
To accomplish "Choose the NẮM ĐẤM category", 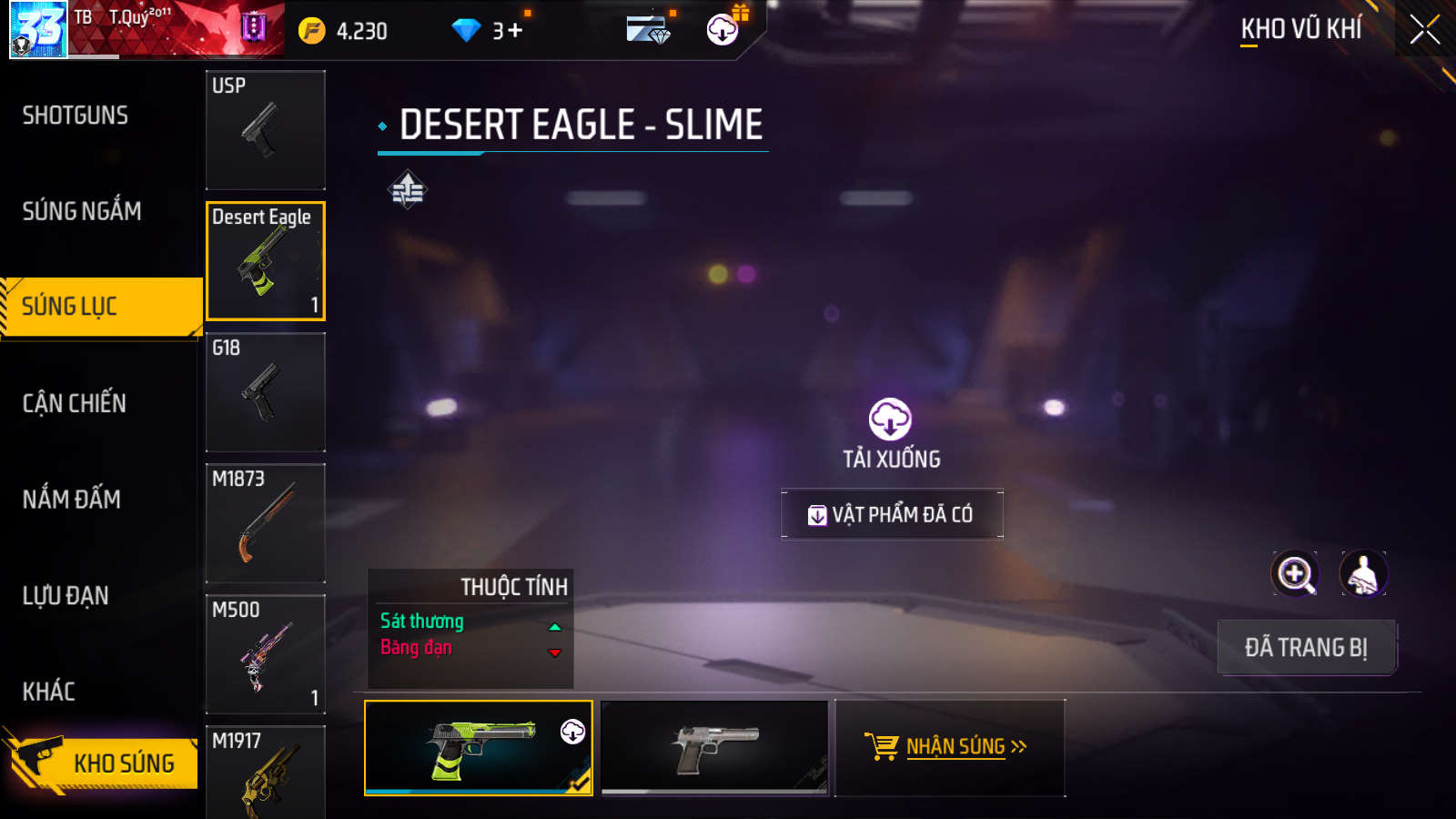I will (x=72, y=499).
